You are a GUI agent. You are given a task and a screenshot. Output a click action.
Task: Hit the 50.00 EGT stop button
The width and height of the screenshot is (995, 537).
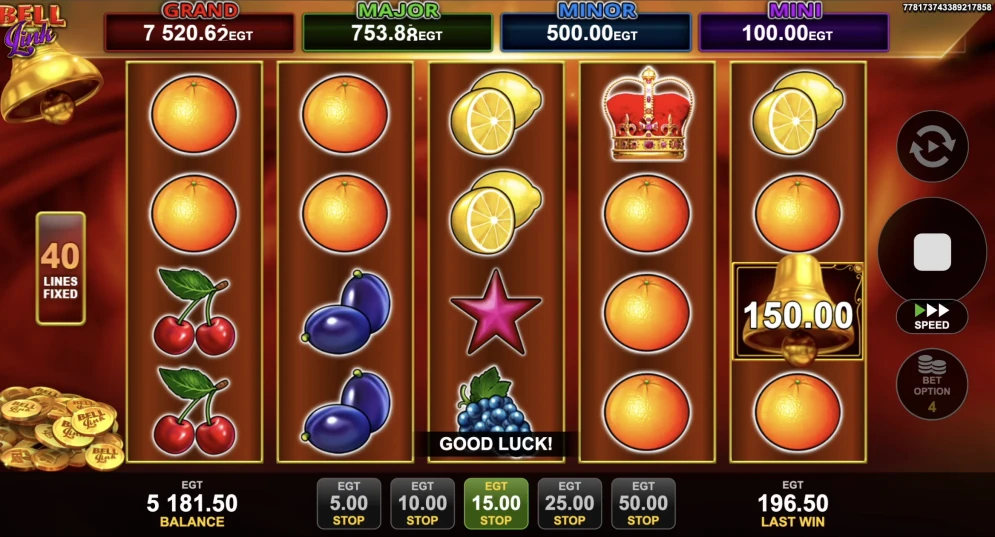pos(643,503)
